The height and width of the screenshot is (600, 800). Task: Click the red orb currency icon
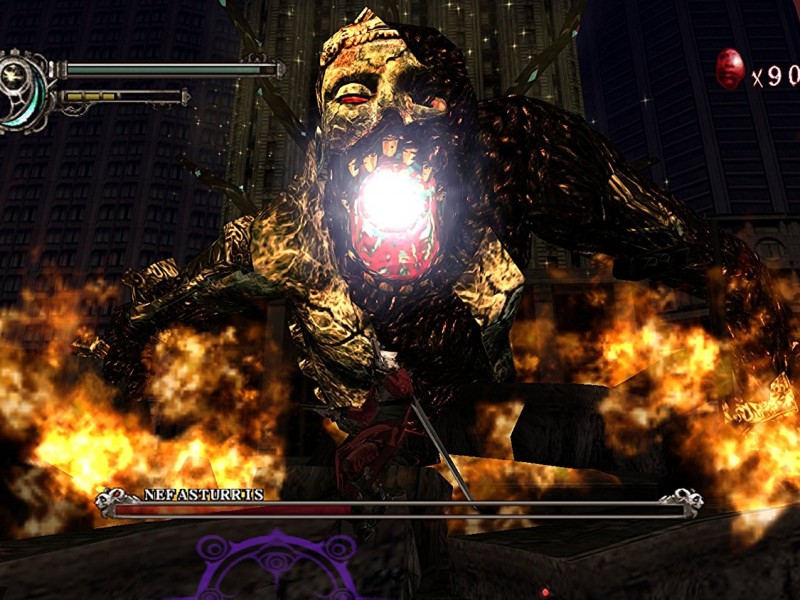[x=730, y=69]
